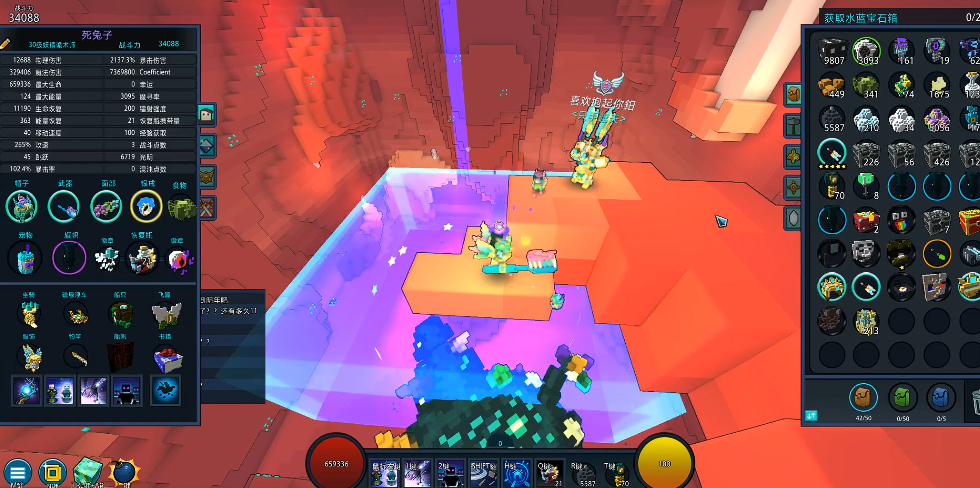
Task: Switch to the brown backpack tab showing 42/50
Action: 864,397
